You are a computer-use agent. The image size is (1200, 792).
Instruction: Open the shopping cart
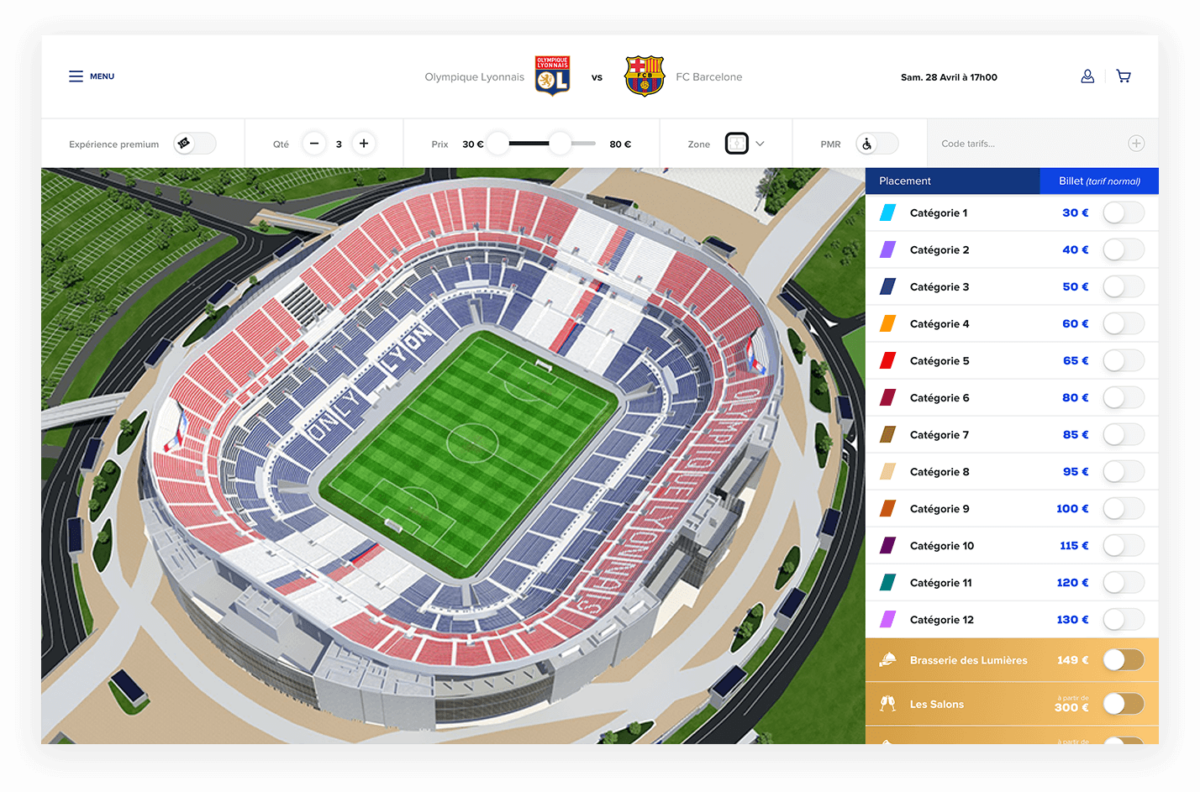(x=1123, y=76)
